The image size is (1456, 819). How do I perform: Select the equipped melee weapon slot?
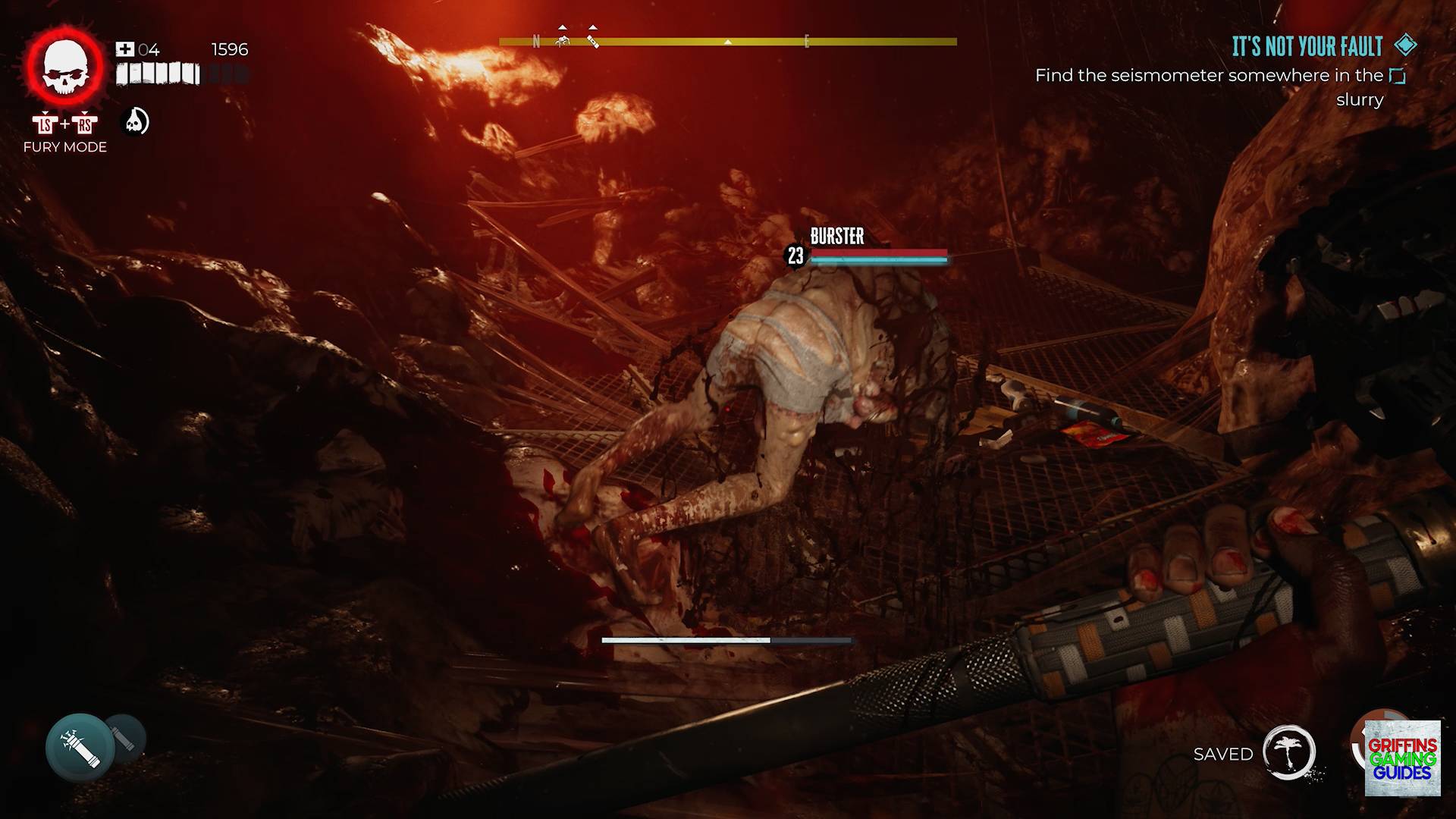point(80,747)
